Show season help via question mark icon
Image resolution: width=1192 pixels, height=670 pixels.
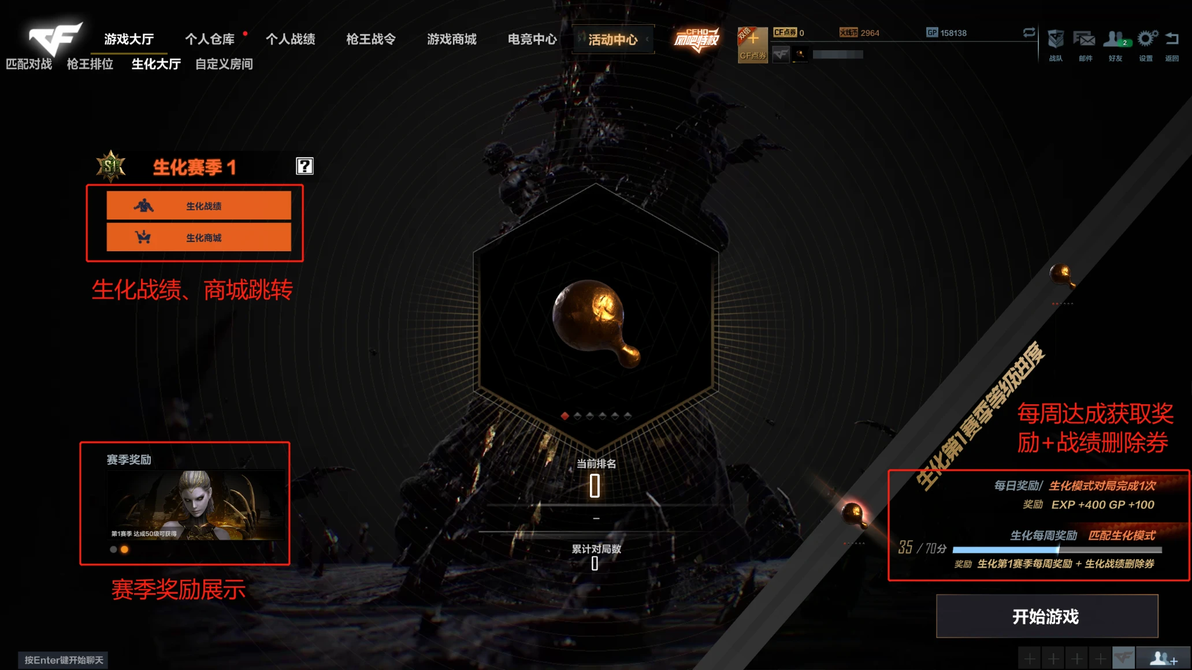[x=305, y=166]
